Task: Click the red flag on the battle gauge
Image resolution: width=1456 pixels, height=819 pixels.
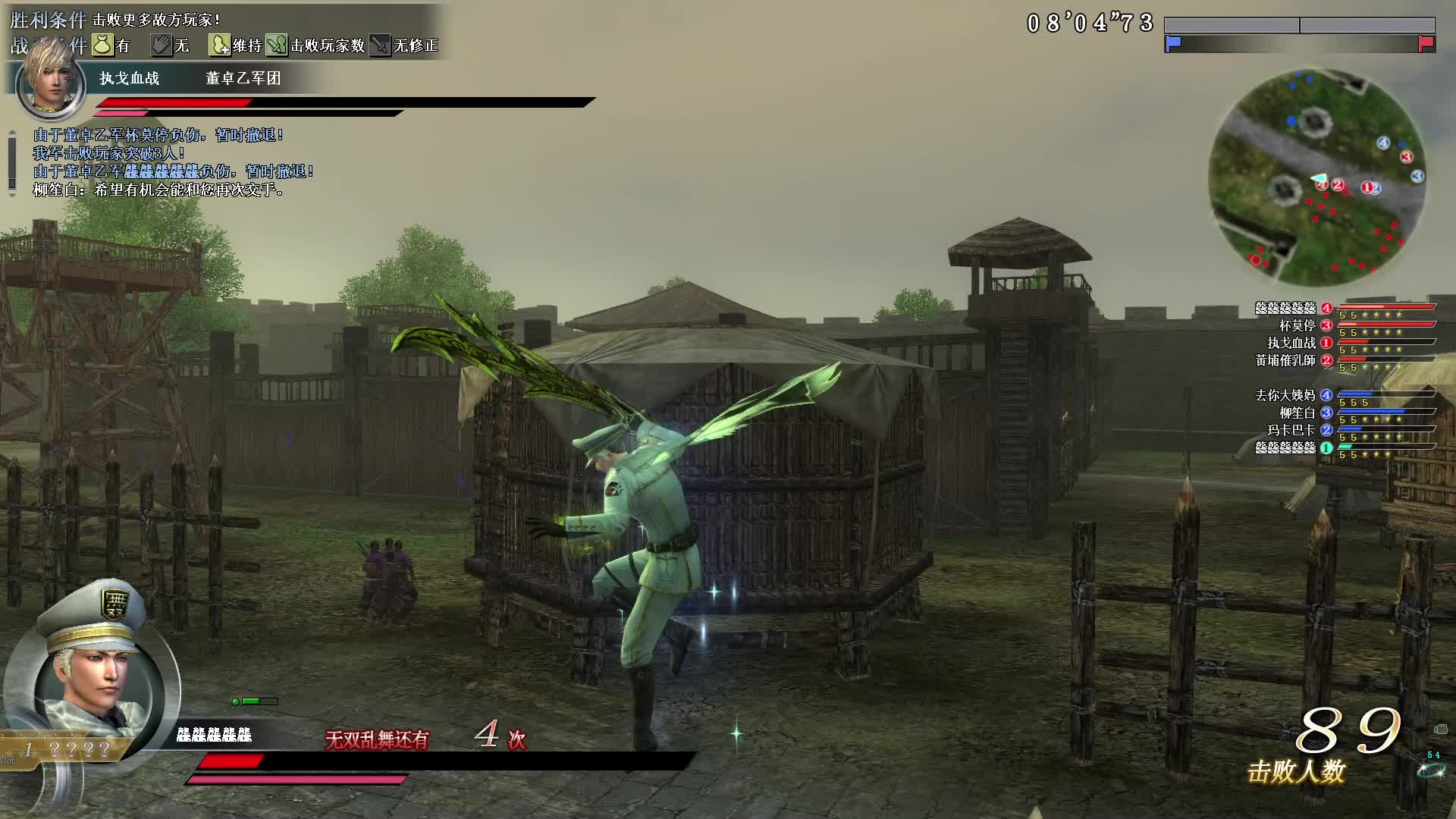Action: tap(1426, 44)
